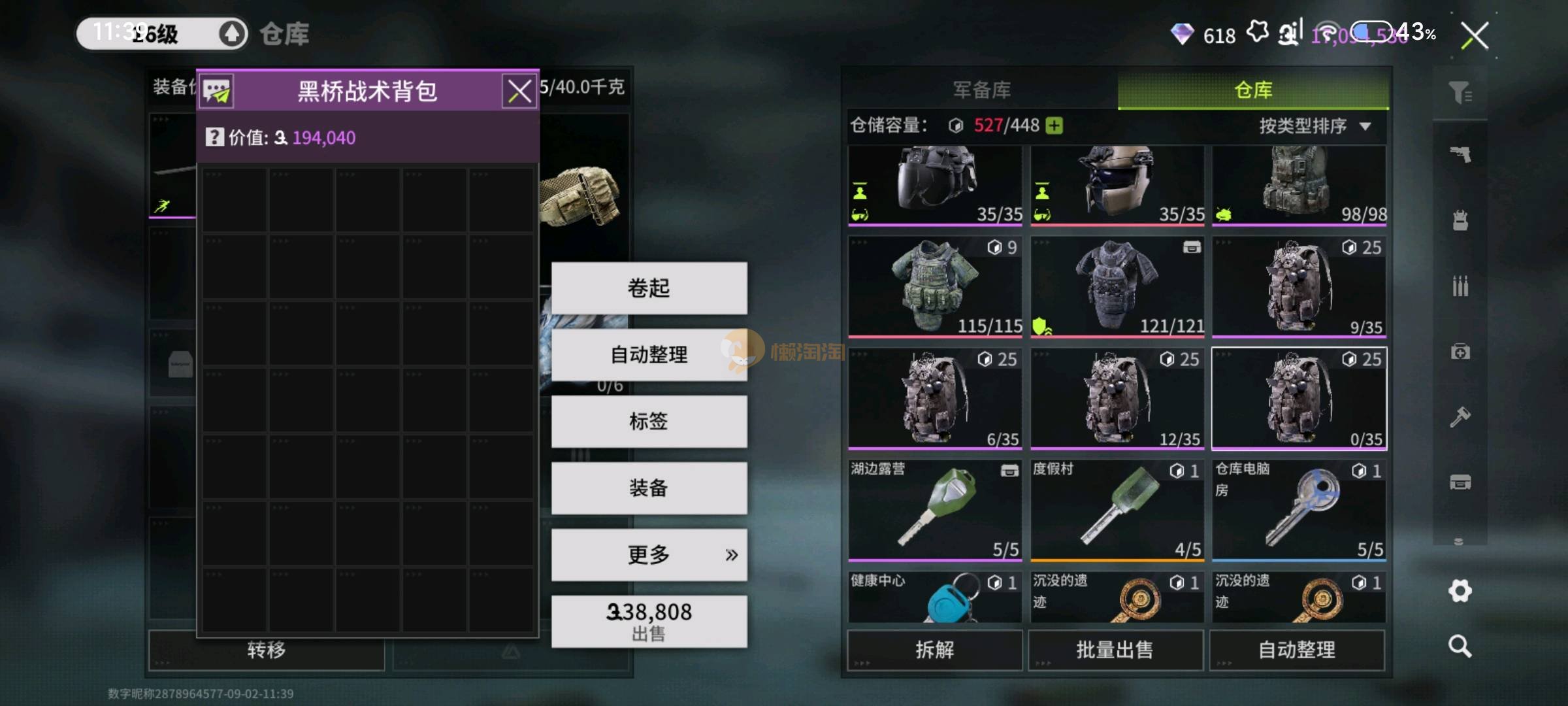The width and height of the screenshot is (1568, 706).
Task: Open 批量出售 bulk sell
Action: point(1115,650)
